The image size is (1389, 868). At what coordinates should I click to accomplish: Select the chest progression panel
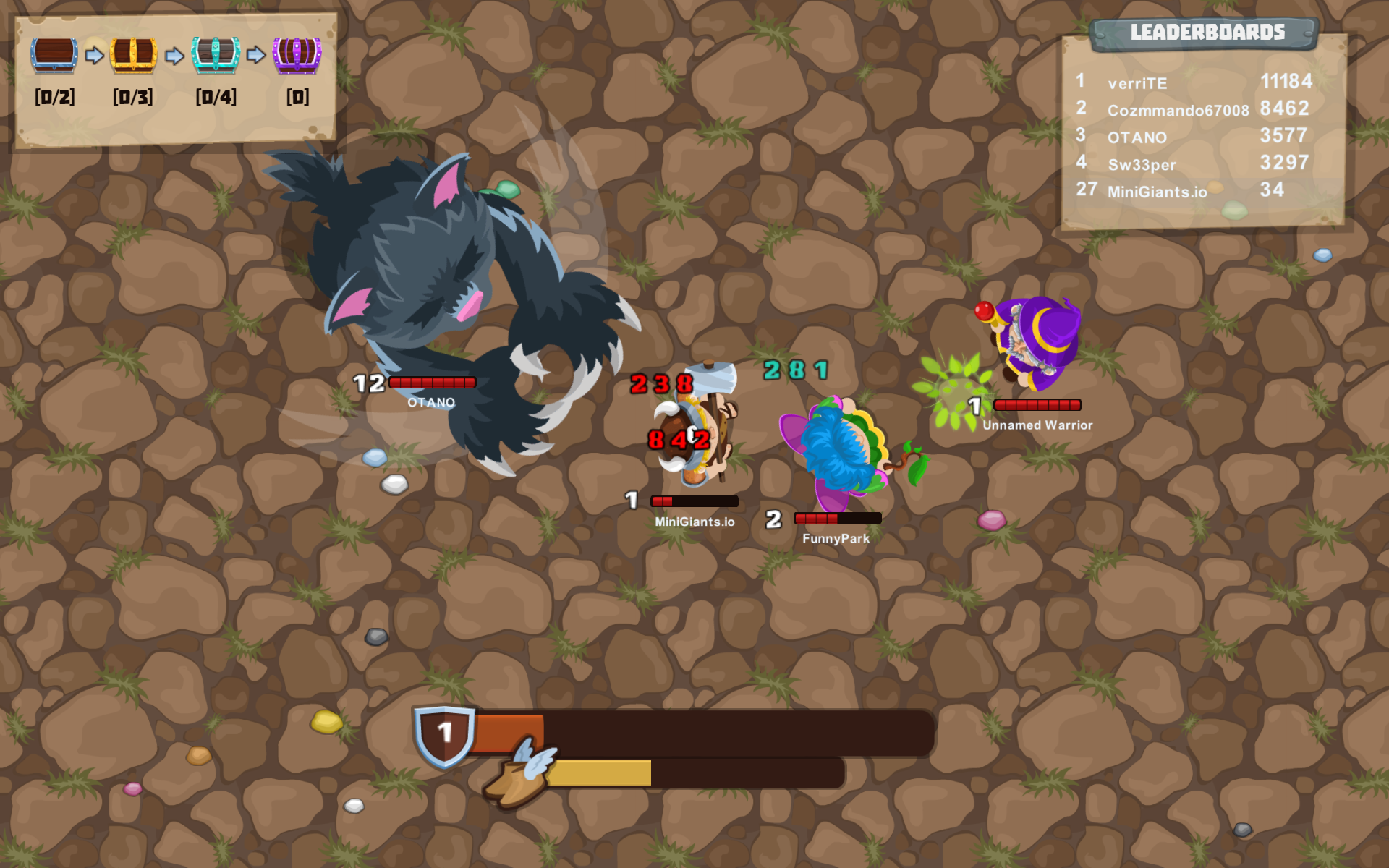177,76
